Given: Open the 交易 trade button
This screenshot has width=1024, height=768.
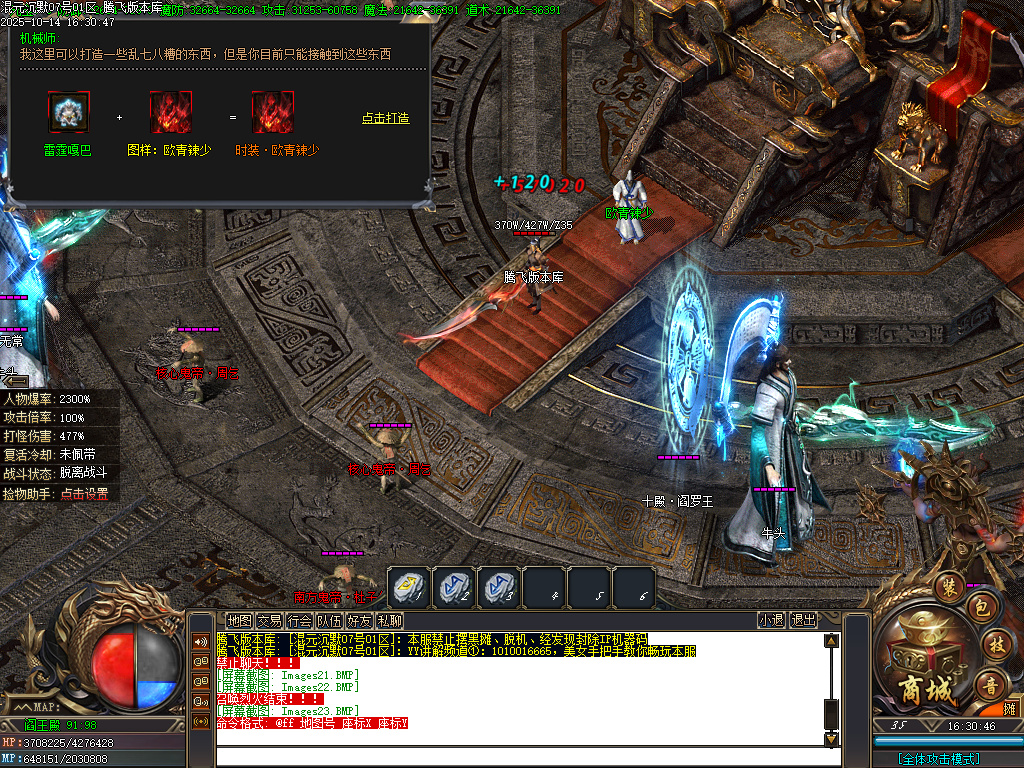Looking at the screenshot, I should 269,621.
